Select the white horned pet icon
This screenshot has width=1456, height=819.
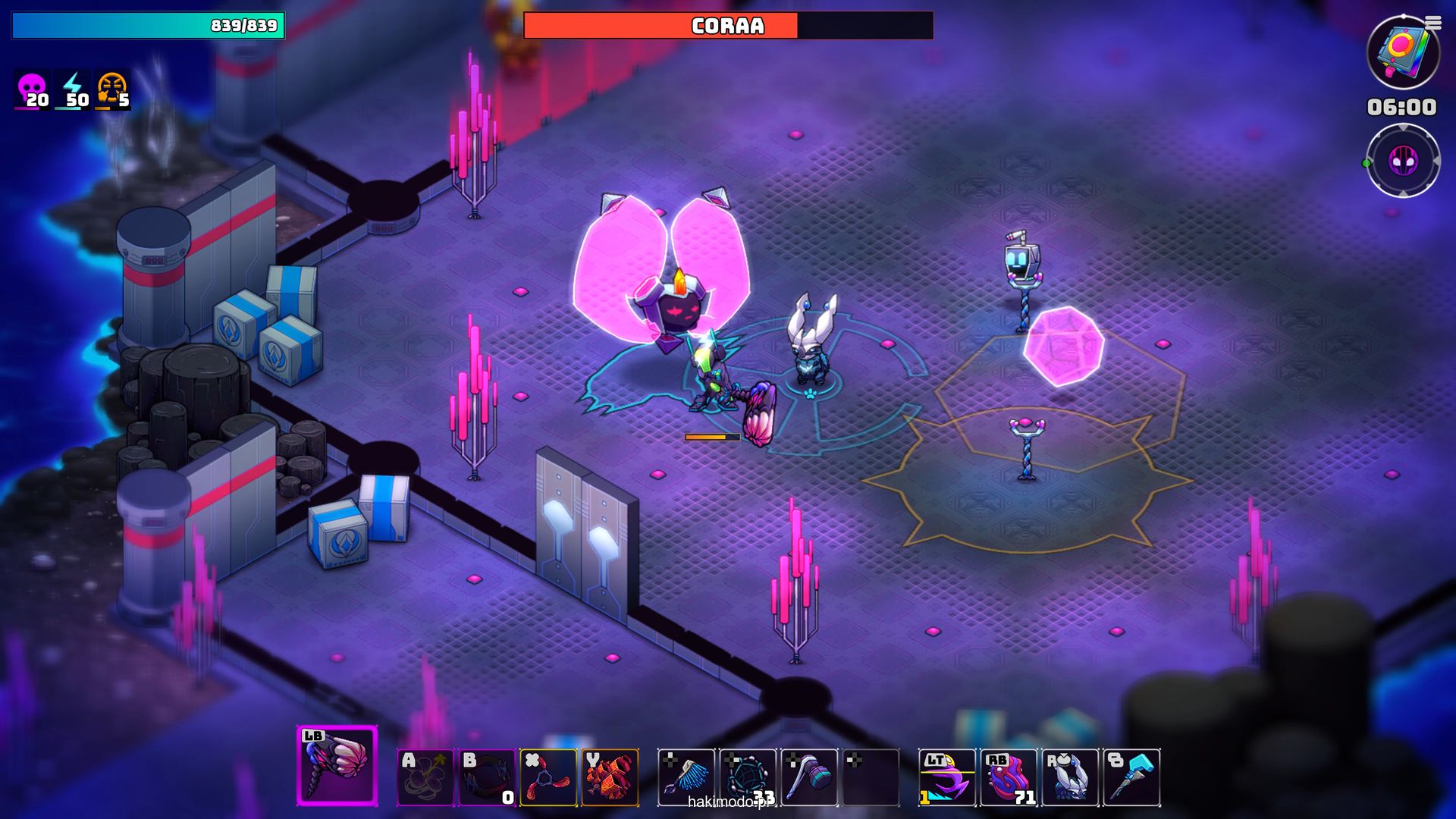pos(1070,777)
